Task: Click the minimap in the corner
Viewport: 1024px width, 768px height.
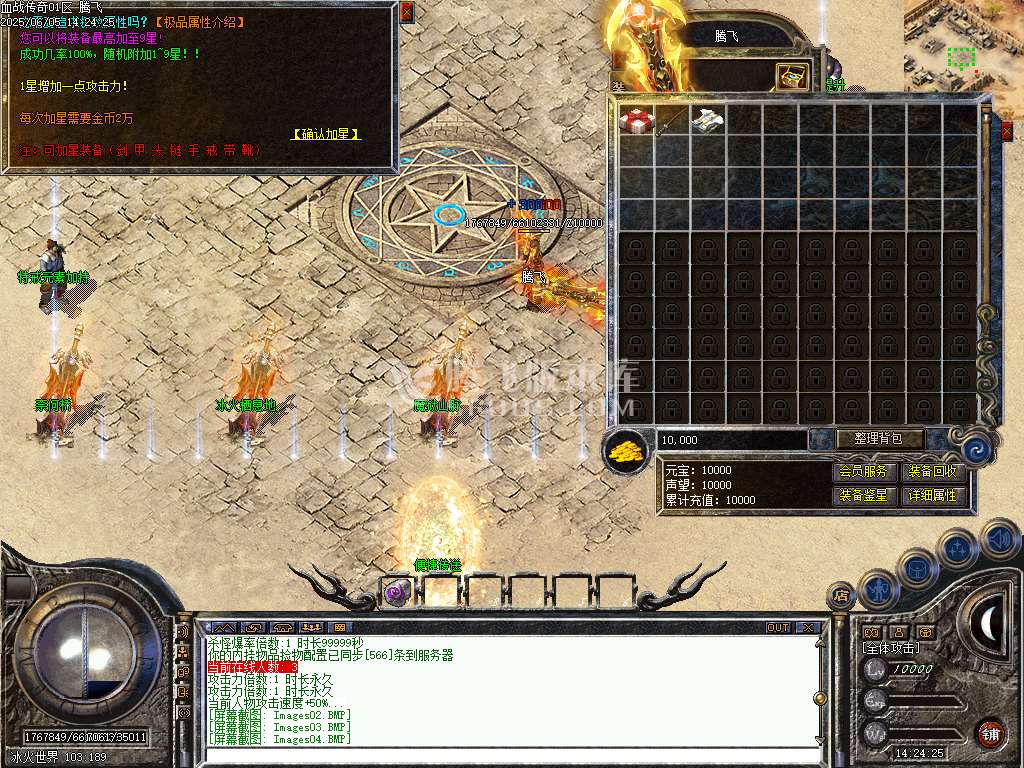Action: click(963, 45)
